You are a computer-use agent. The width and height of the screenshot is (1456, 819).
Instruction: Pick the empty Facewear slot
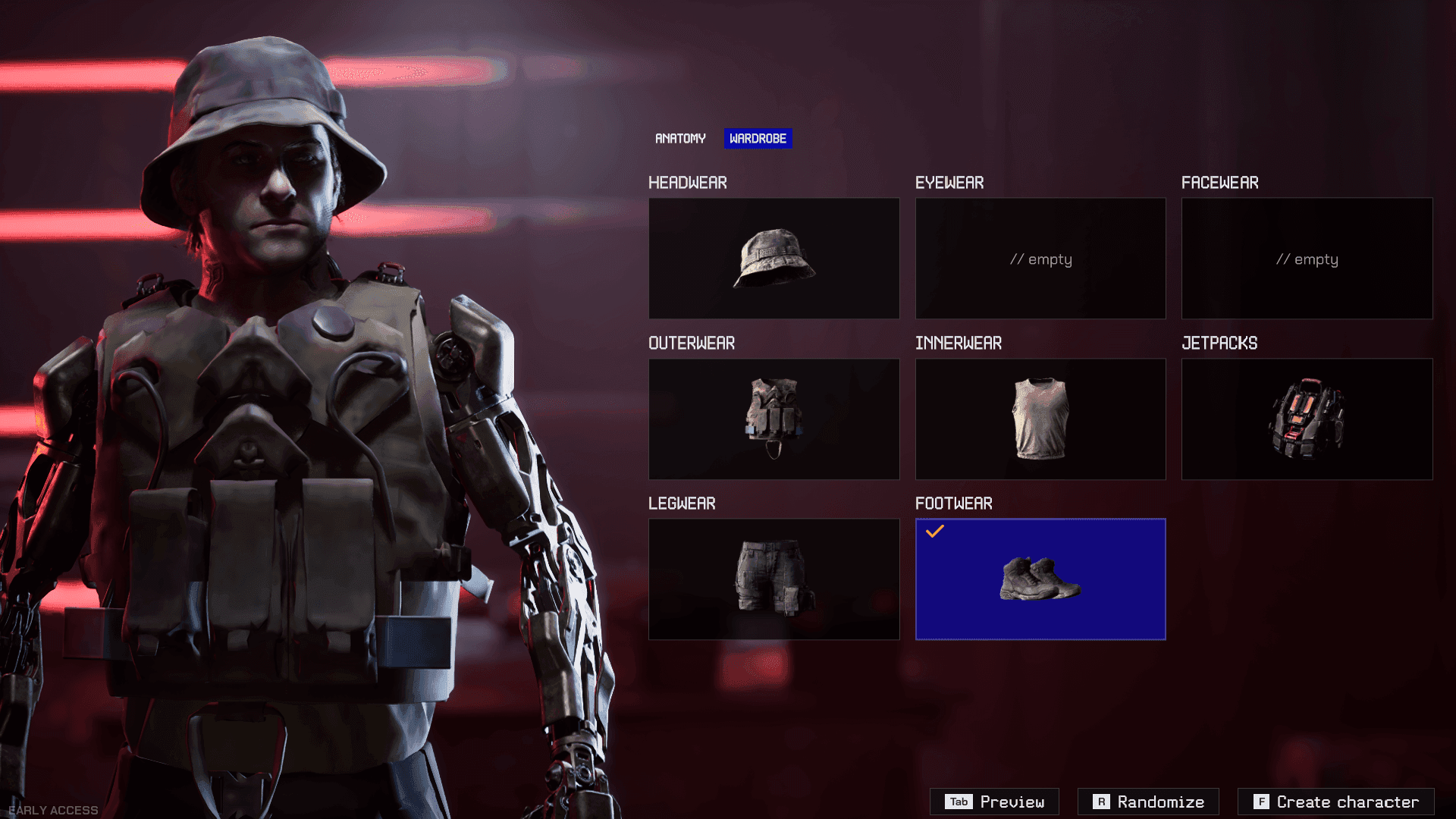1307,259
